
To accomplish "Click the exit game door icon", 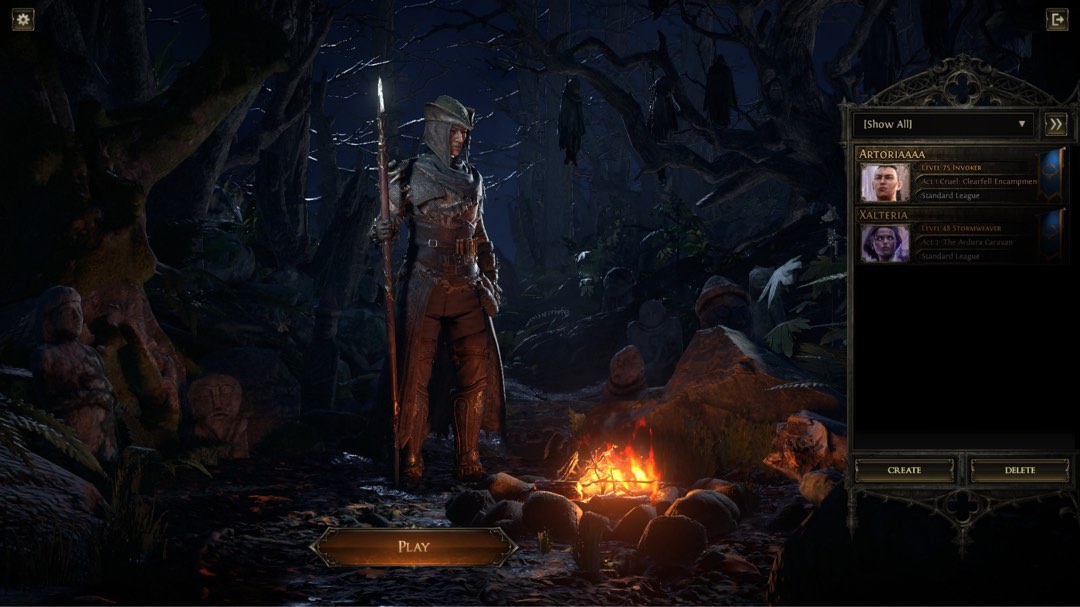I will [x=1056, y=19].
